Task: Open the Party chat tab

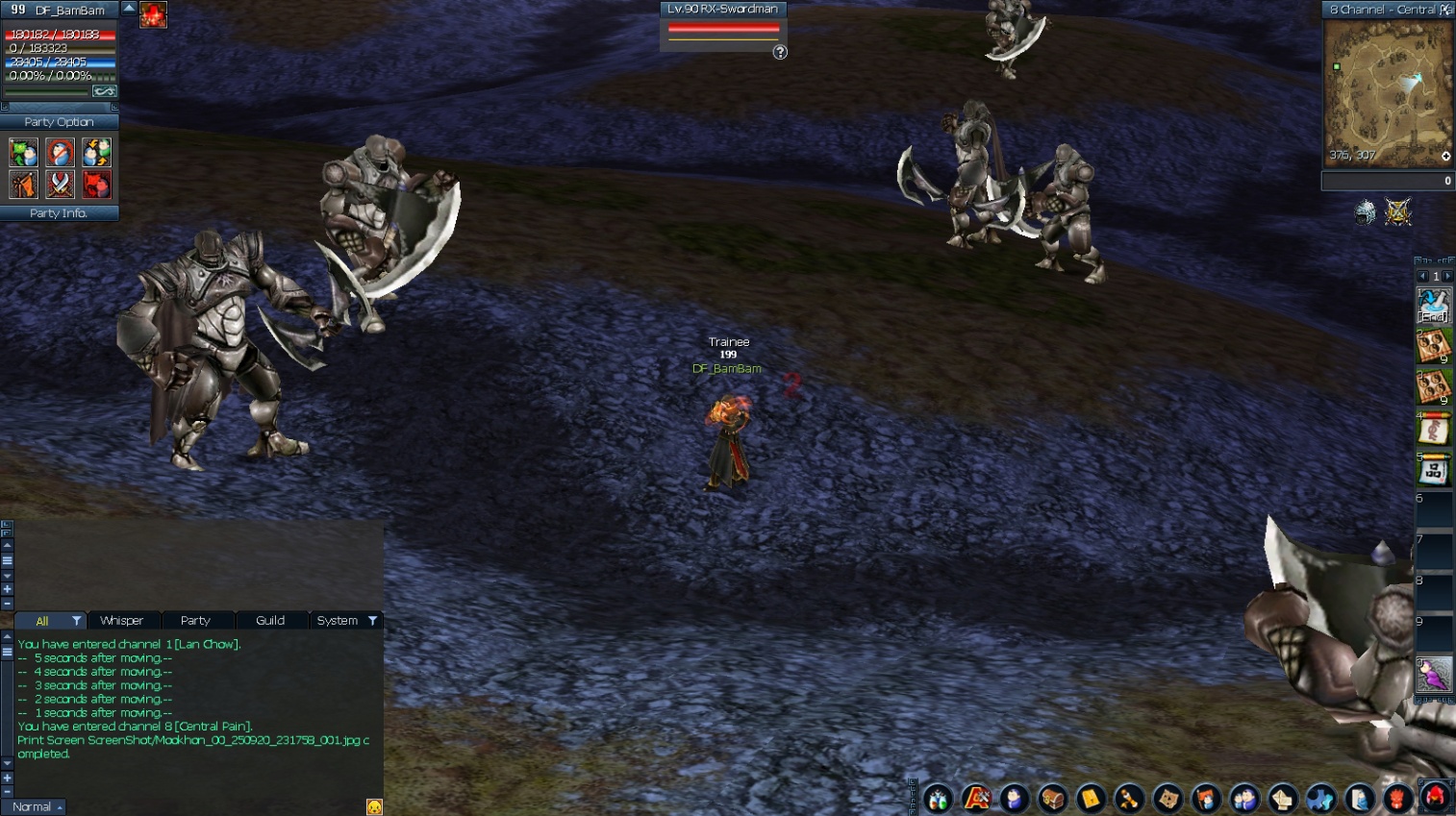Action: 195,621
